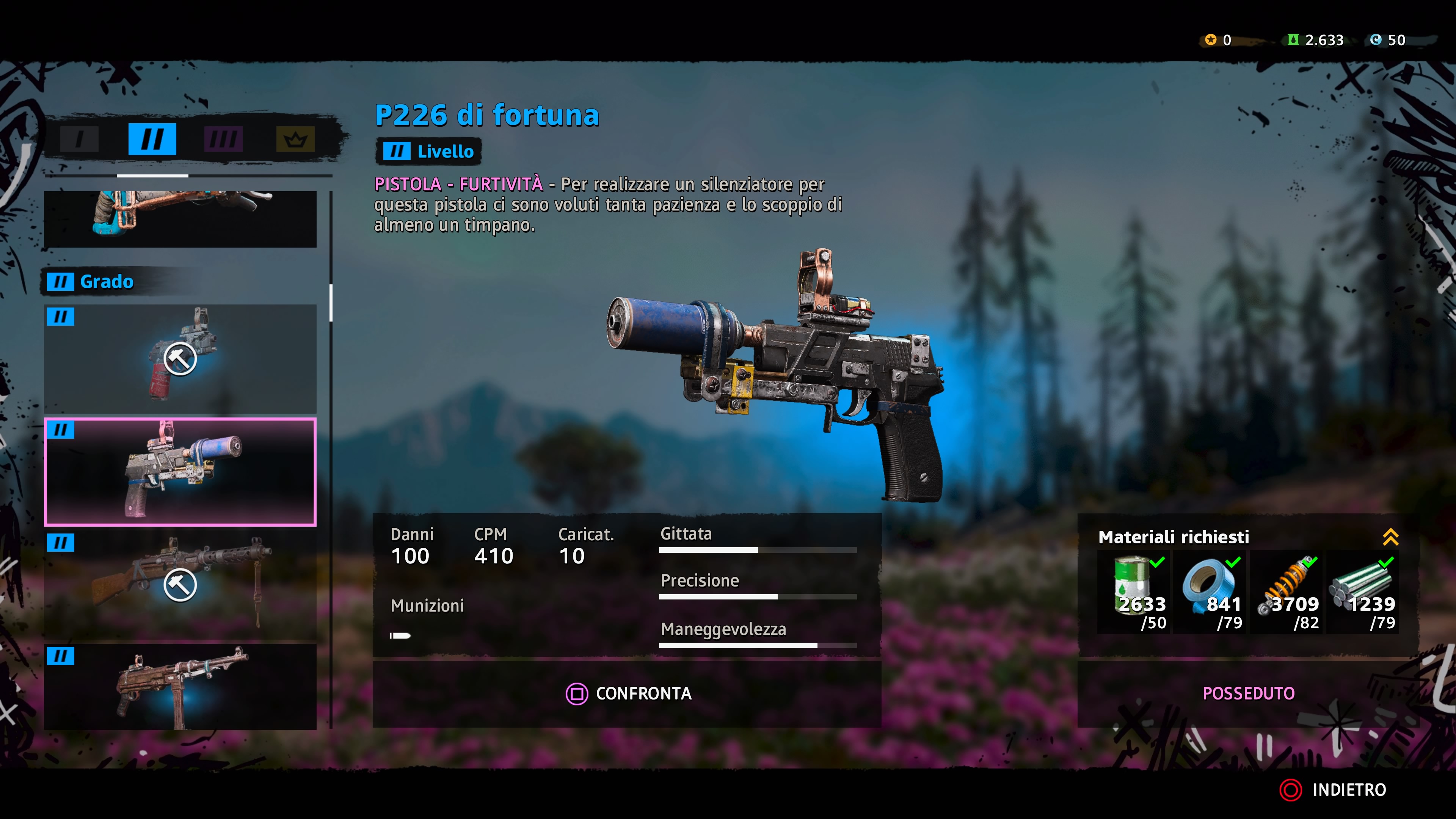Click the weapon list scrollbar
1456x819 pixels.
tap(331, 303)
